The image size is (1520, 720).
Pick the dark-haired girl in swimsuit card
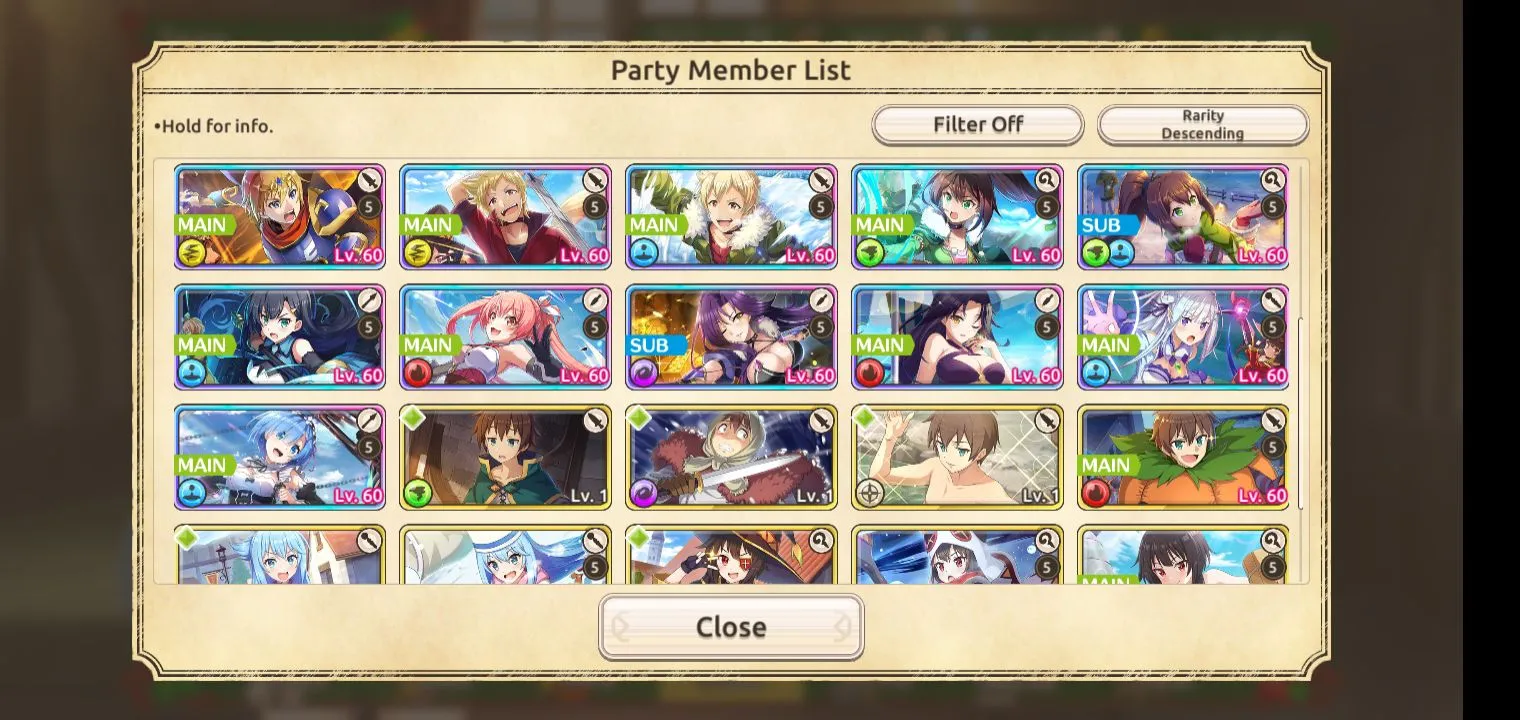957,337
